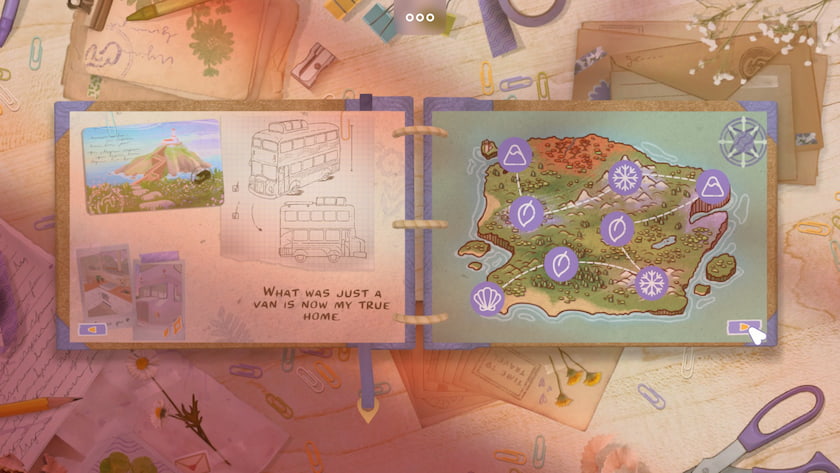The height and width of the screenshot is (473, 840).
Task: Turn to the next journal page
Action: [741, 327]
